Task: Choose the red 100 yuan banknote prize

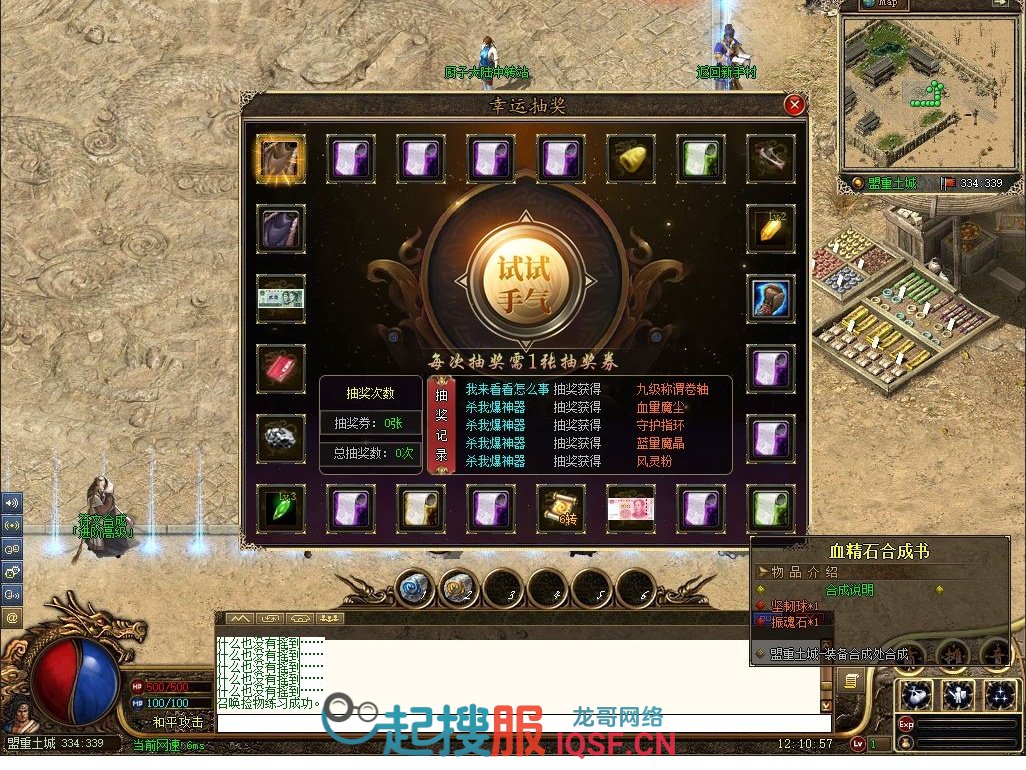Action: coord(631,509)
